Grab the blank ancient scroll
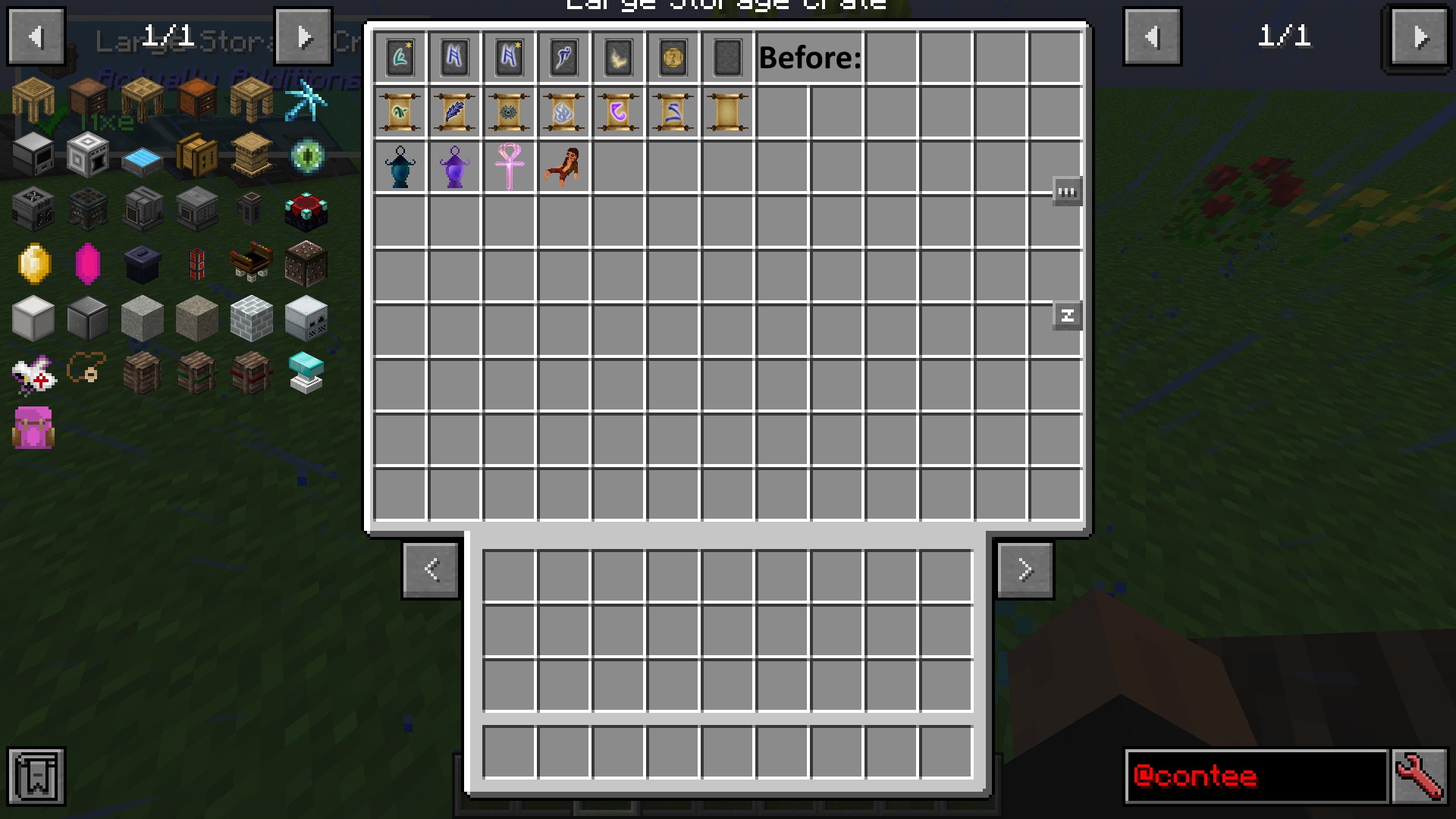 [727, 112]
